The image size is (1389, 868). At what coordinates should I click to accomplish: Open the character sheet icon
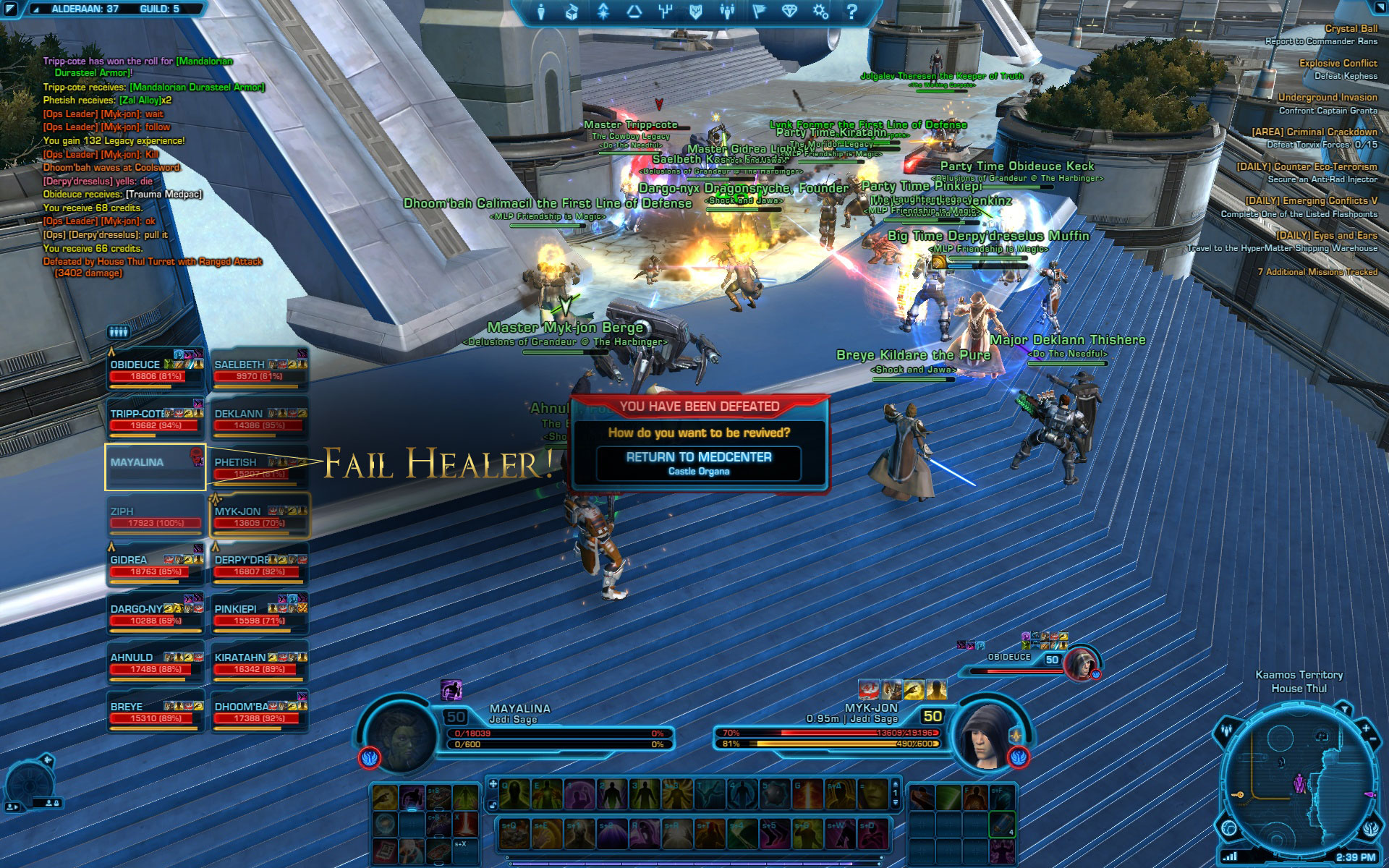[541, 12]
